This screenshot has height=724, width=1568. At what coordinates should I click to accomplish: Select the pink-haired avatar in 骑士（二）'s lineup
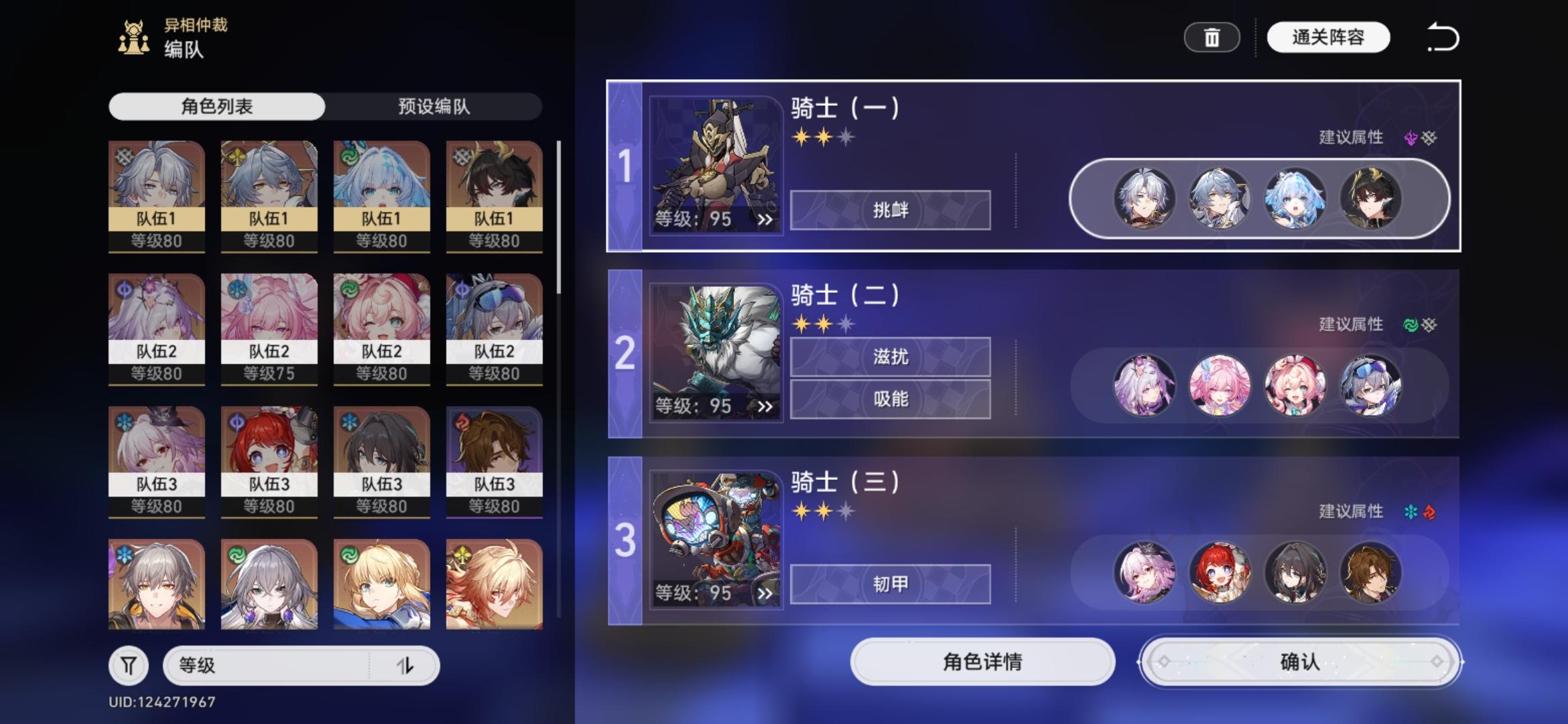click(1220, 384)
